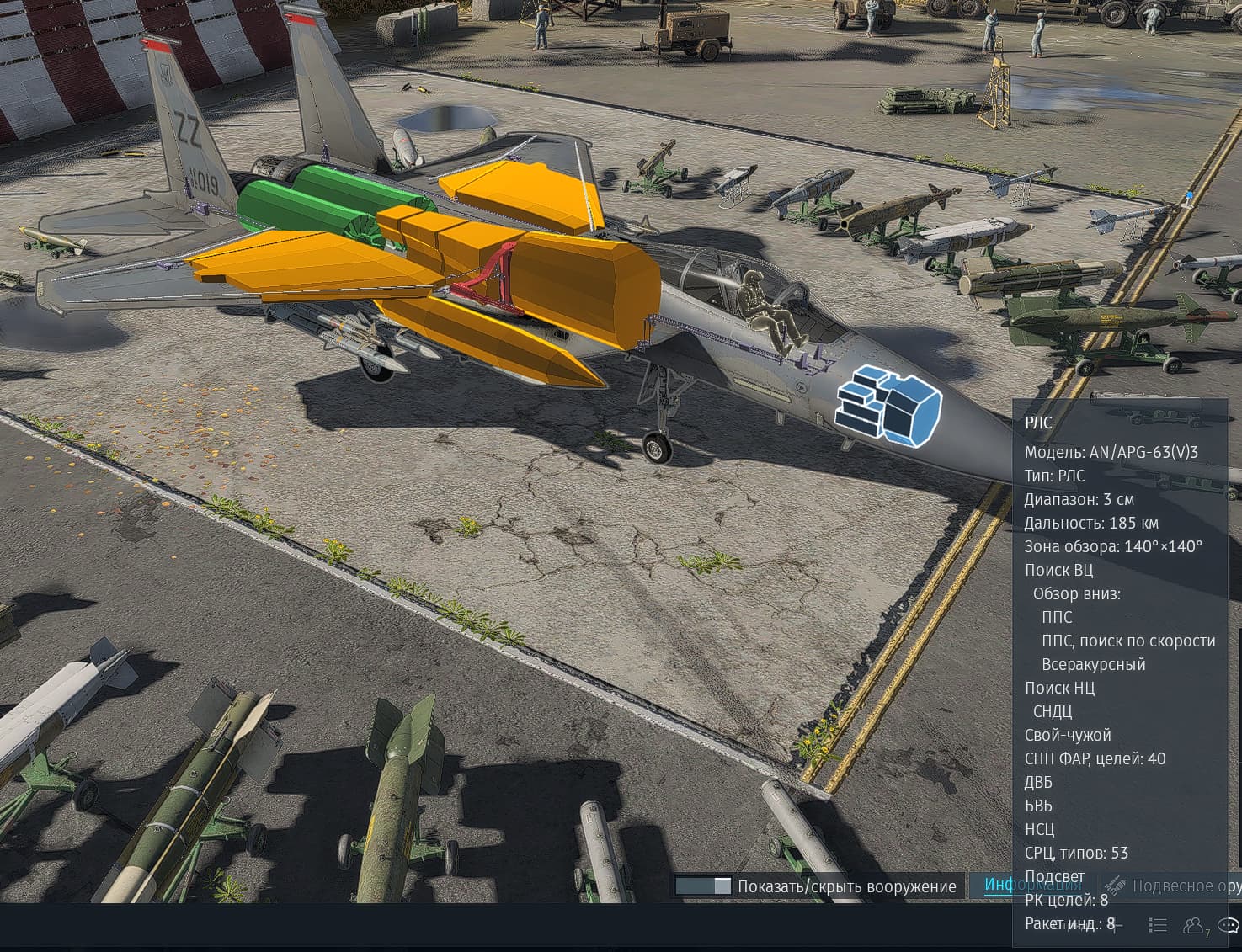Open the chat speech bubble icon
This screenshot has width=1242, height=952.
coord(1229,926)
